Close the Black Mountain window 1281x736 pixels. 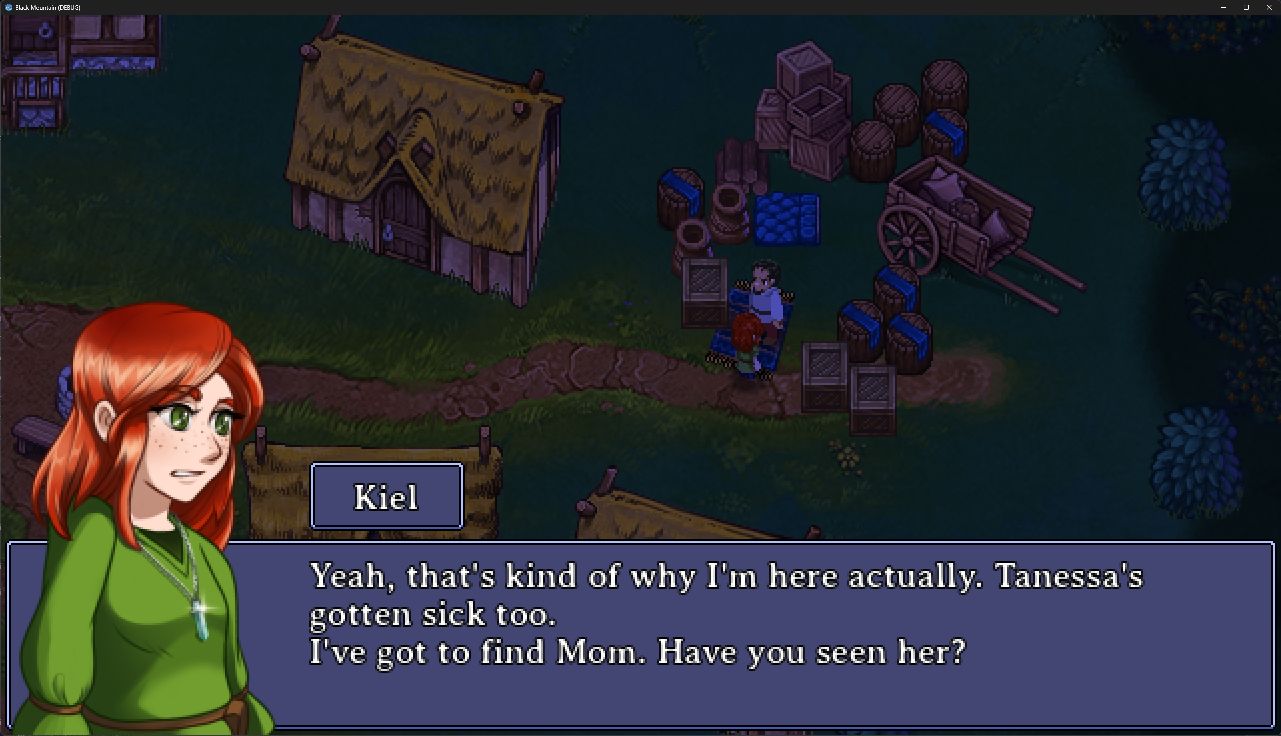[x=1269, y=7]
